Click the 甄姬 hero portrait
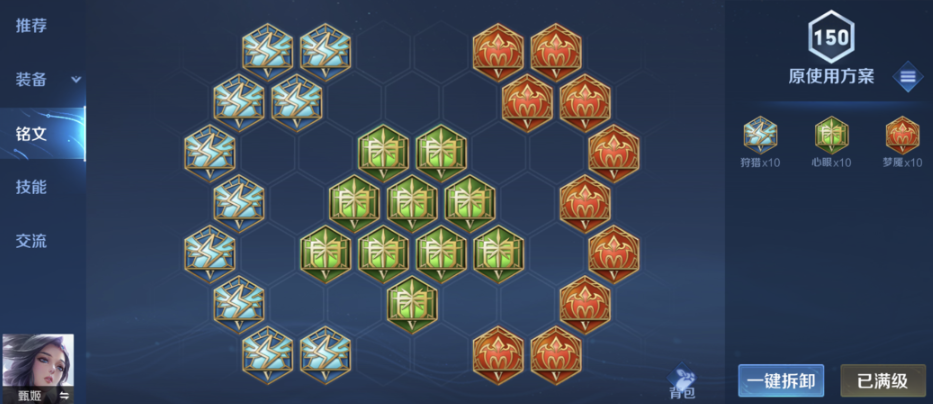933x404 pixels. click(x=38, y=368)
